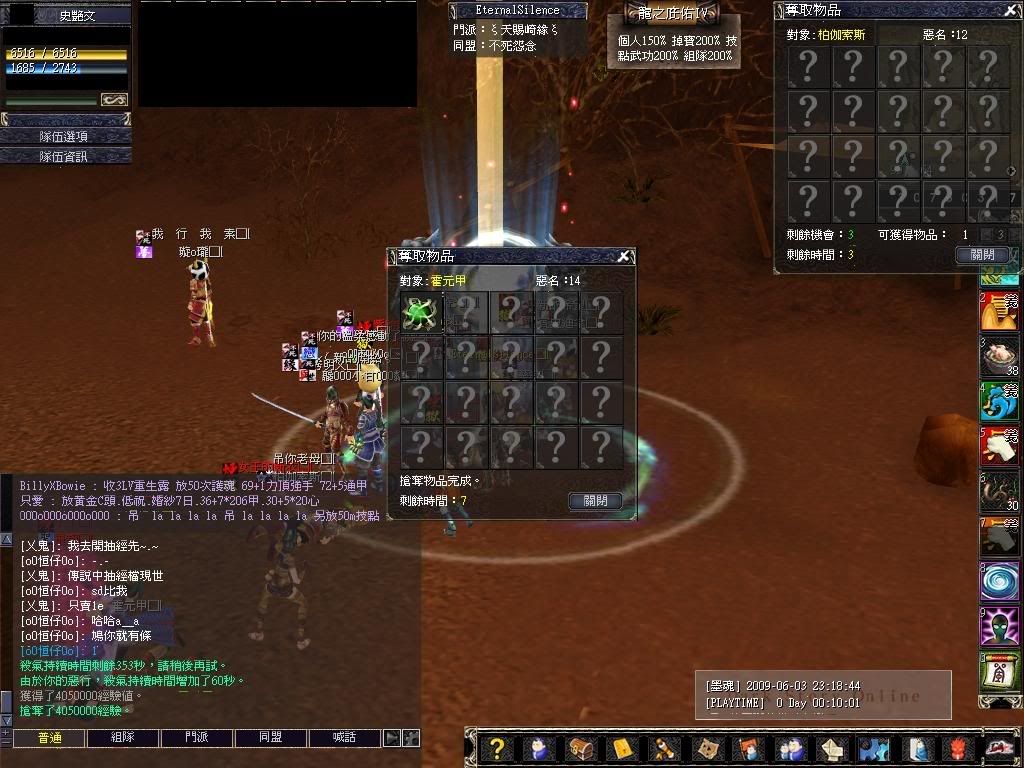Screen dimensions: 1024x768
Task: Select the 門派 chat tab
Action: [197, 738]
